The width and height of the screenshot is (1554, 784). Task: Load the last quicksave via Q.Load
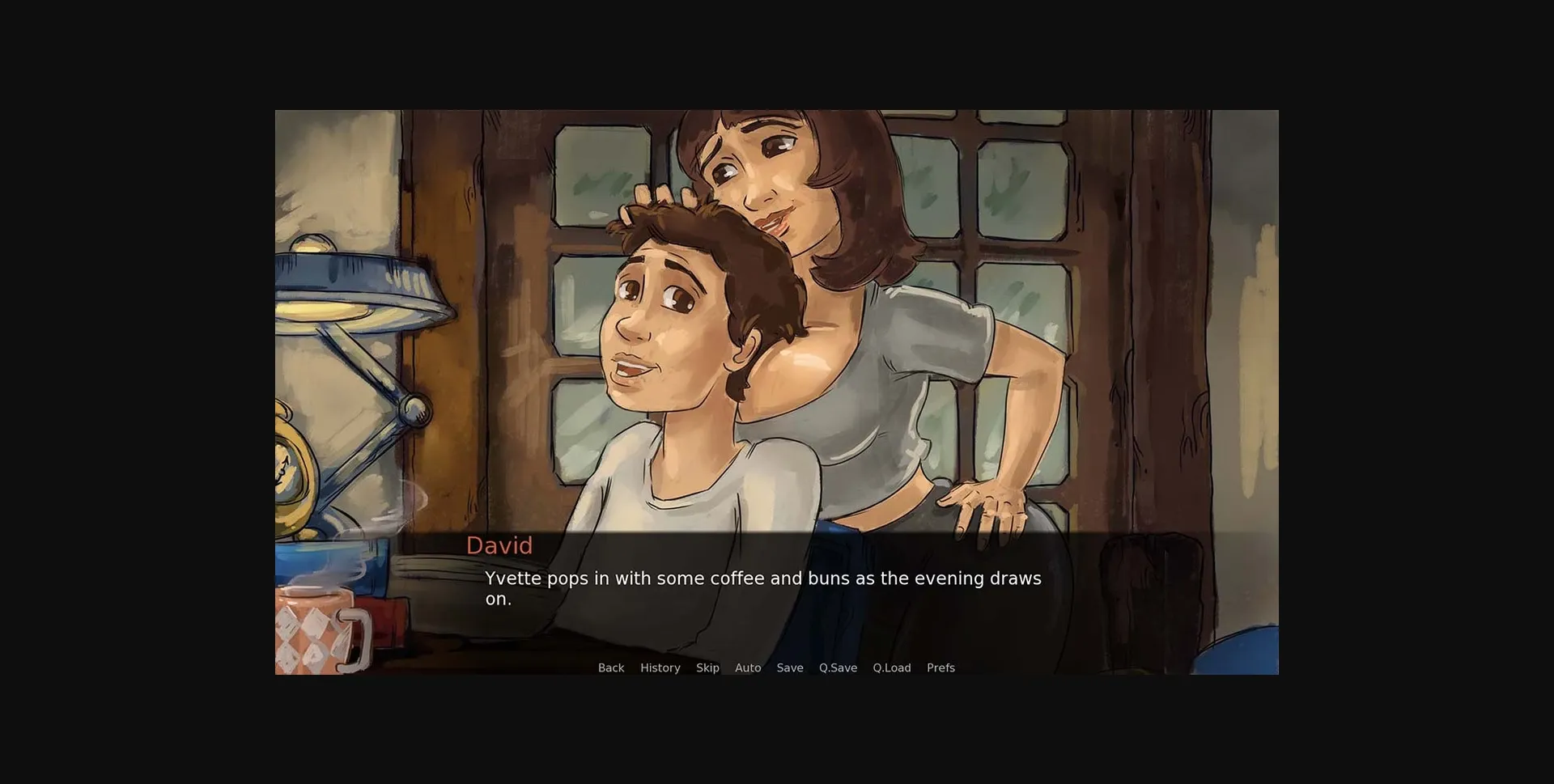coord(891,667)
